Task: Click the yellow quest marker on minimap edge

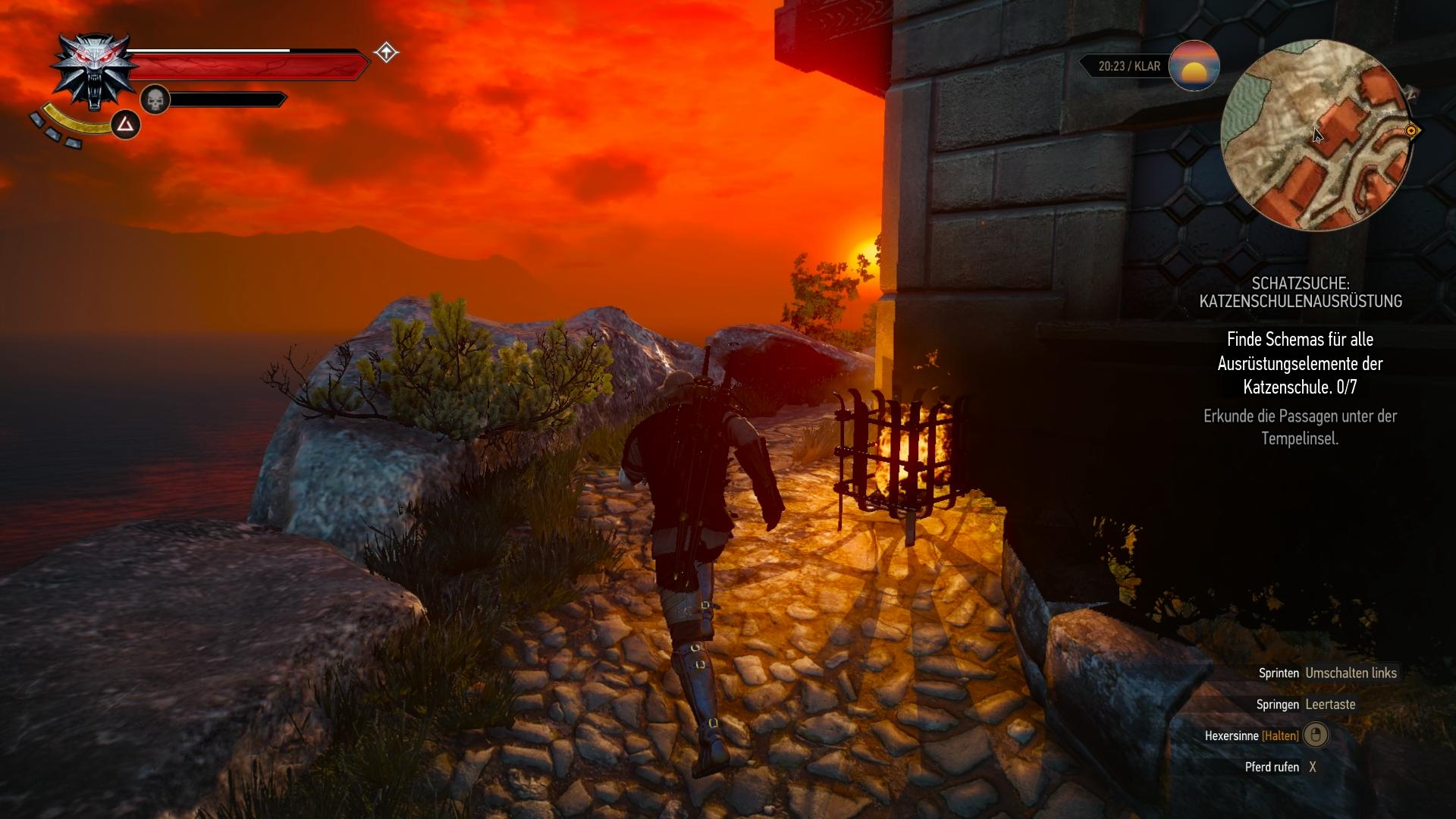Action: coord(1411,131)
